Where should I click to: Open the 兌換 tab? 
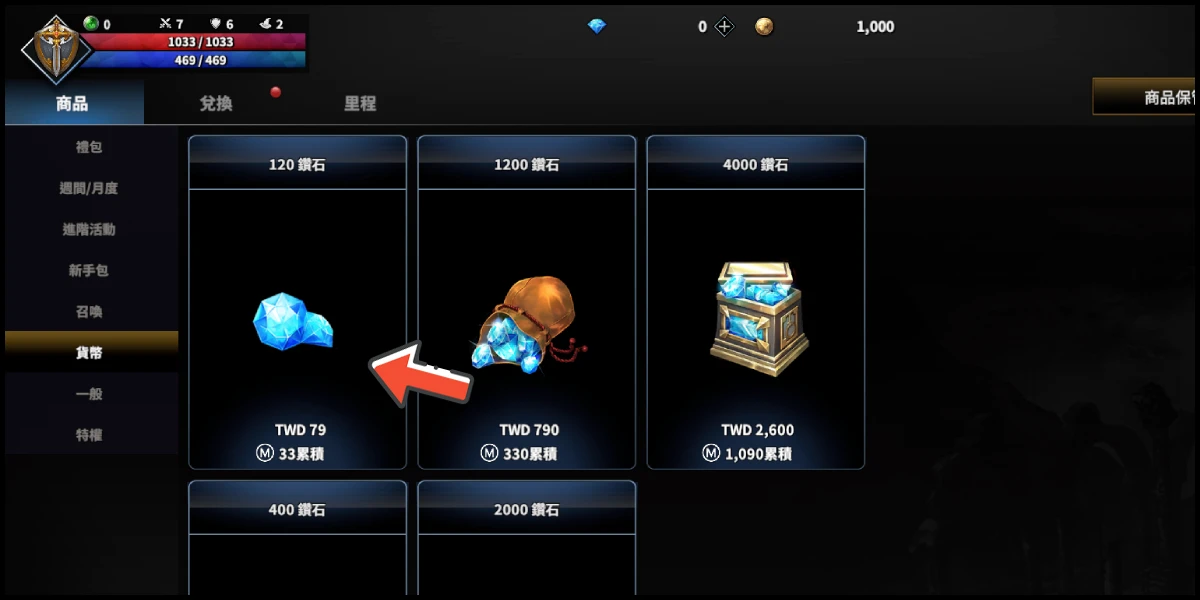click(x=216, y=103)
